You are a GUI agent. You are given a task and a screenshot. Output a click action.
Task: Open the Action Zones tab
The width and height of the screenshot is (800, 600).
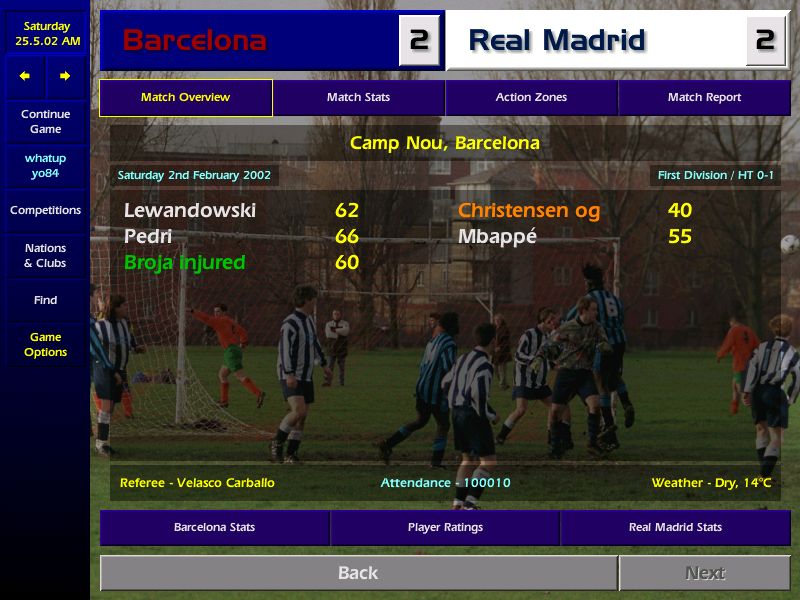click(x=531, y=98)
